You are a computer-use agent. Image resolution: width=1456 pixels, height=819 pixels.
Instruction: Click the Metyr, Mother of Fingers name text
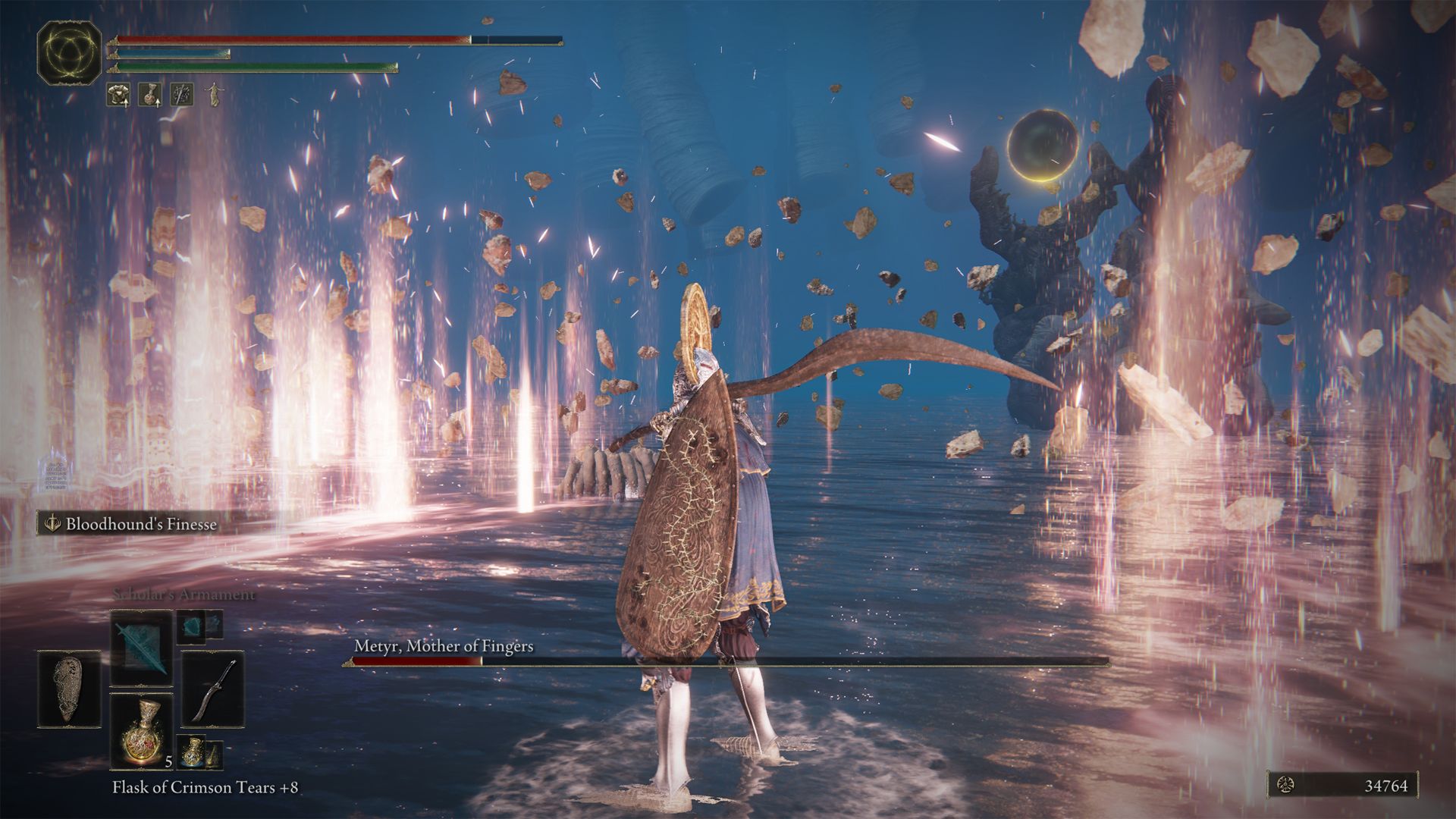pyautogui.click(x=444, y=648)
